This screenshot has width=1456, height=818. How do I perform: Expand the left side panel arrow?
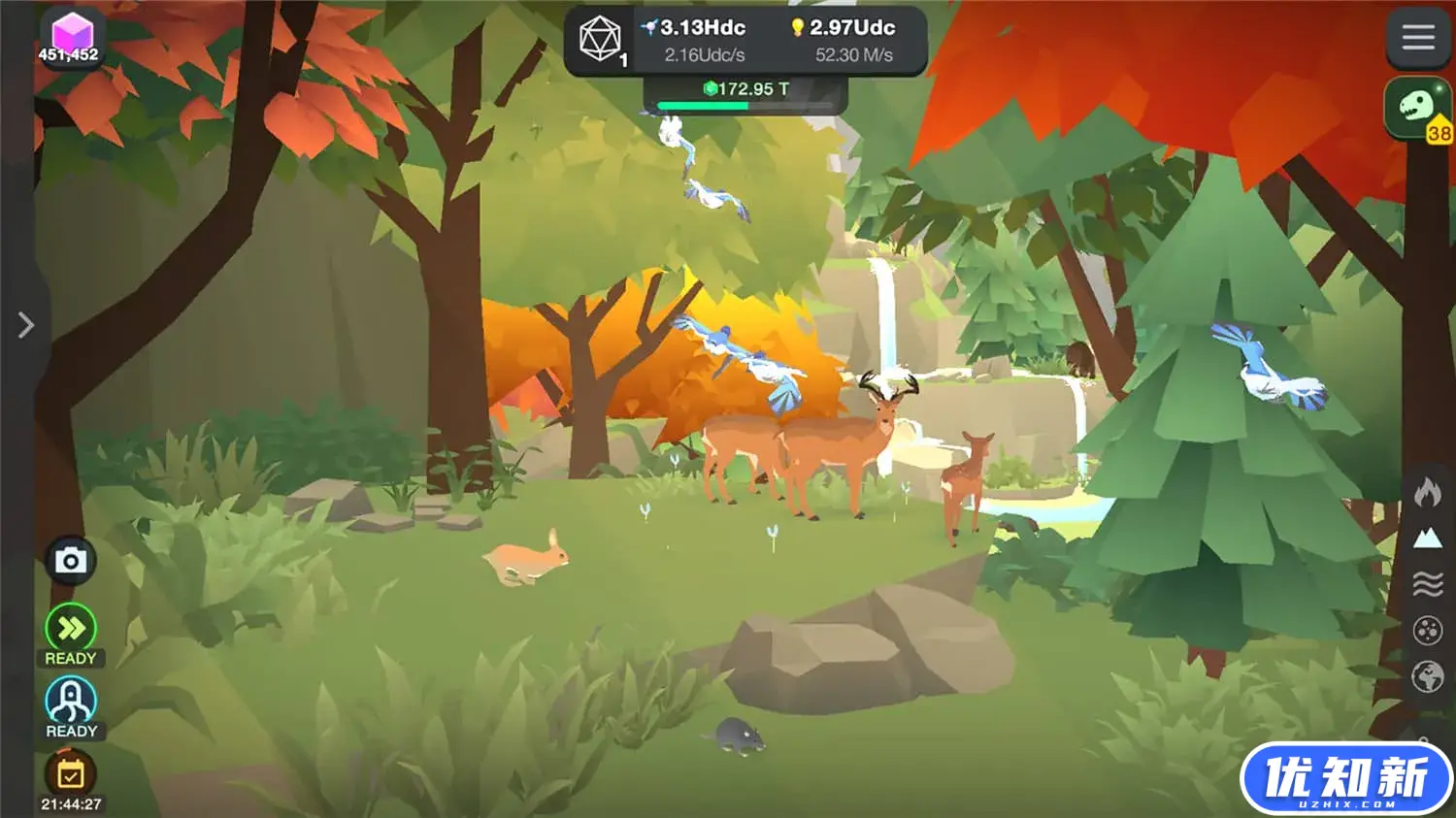[25, 325]
